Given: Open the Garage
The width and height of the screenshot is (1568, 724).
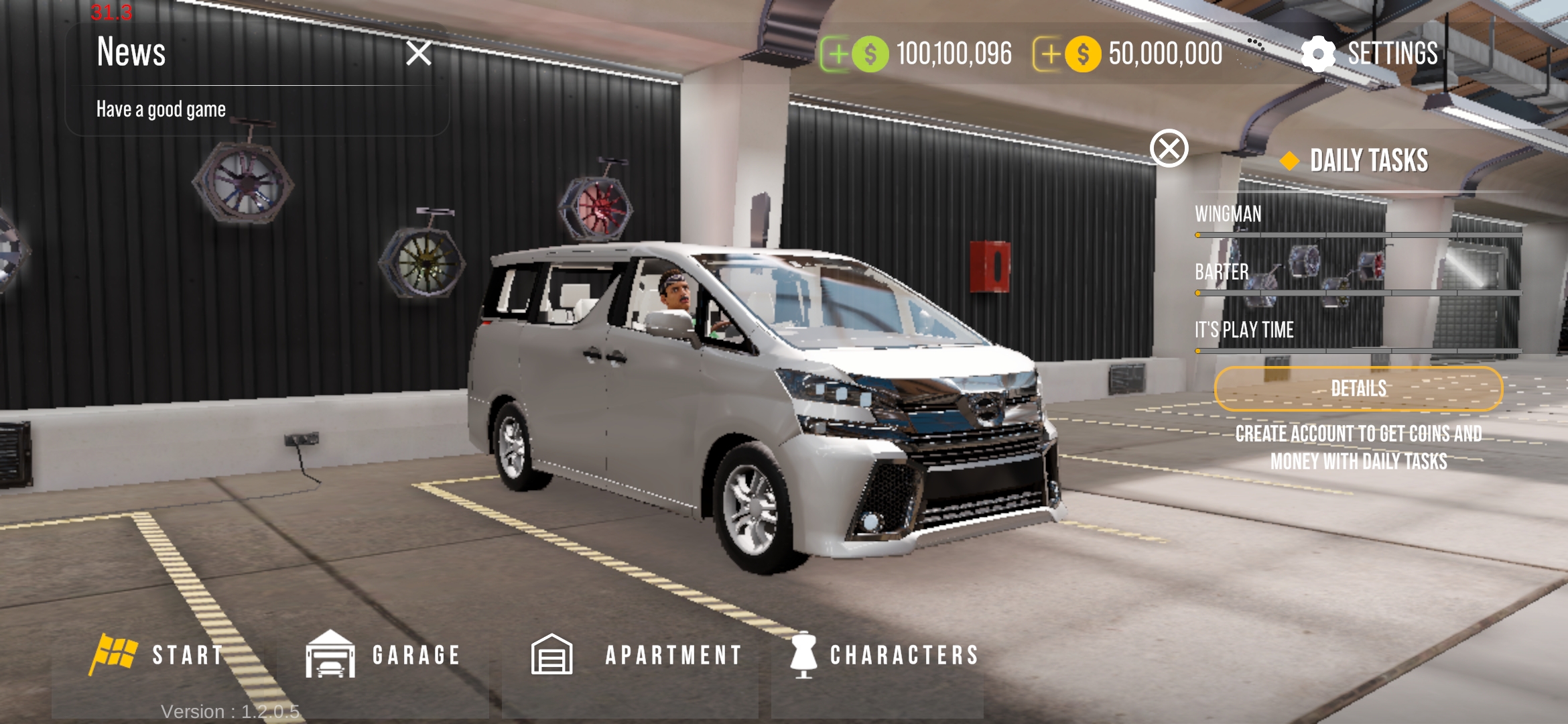Looking at the screenshot, I should pyautogui.click(x=383, y=655).
